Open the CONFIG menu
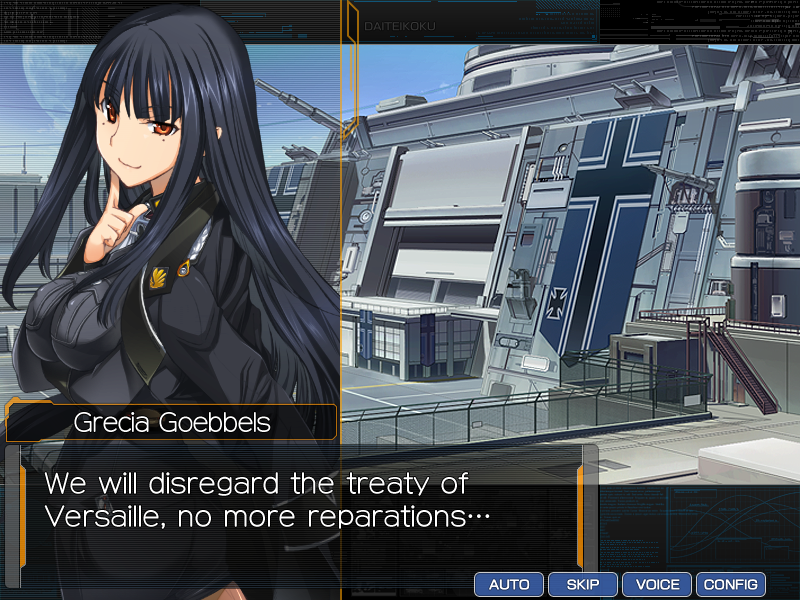The height and width of the screenshot is (600, 800). point(731,584)
